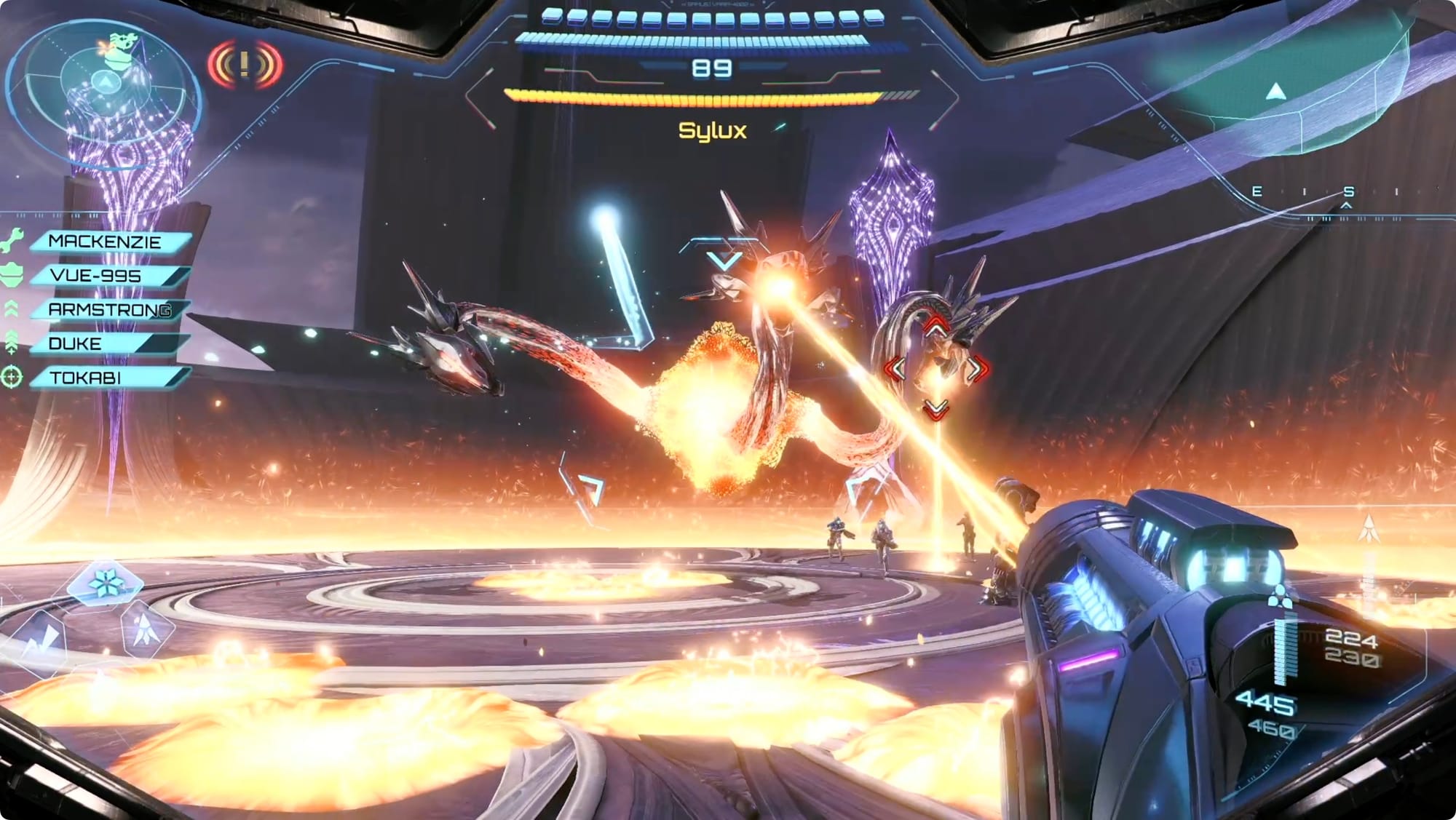The image size is (1456, 820).
Task: Choose ARMSTRONG in the squad list
Action: point(109,310)
